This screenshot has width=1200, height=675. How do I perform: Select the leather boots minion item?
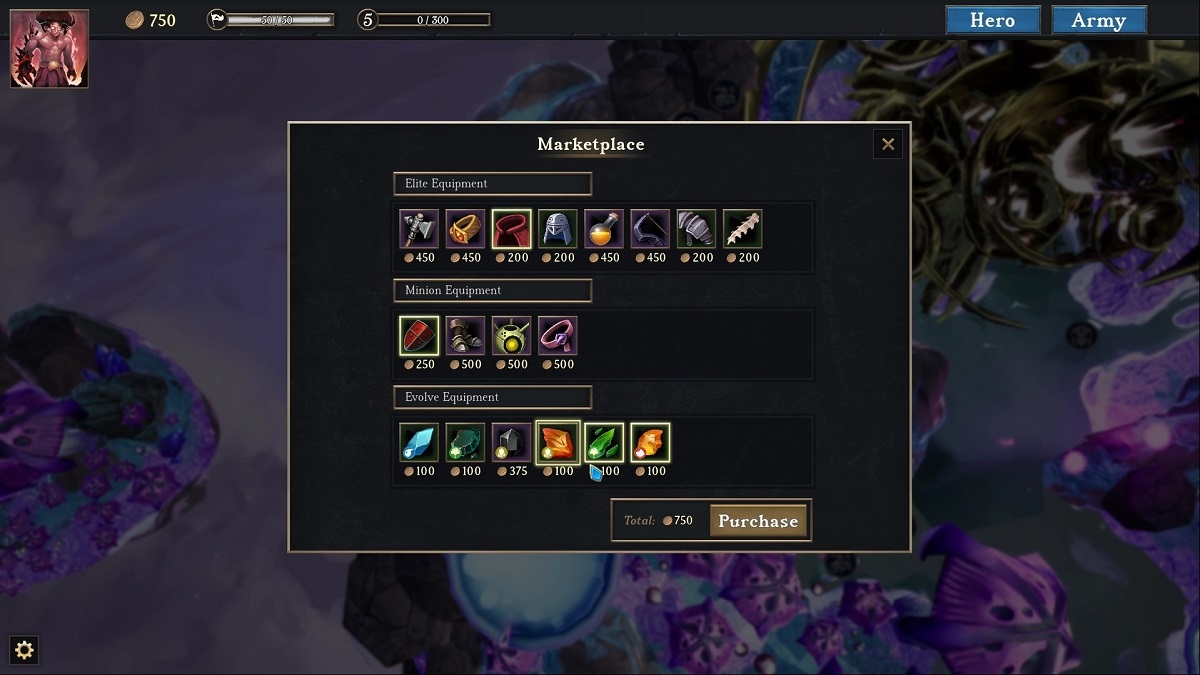[465, 336]
